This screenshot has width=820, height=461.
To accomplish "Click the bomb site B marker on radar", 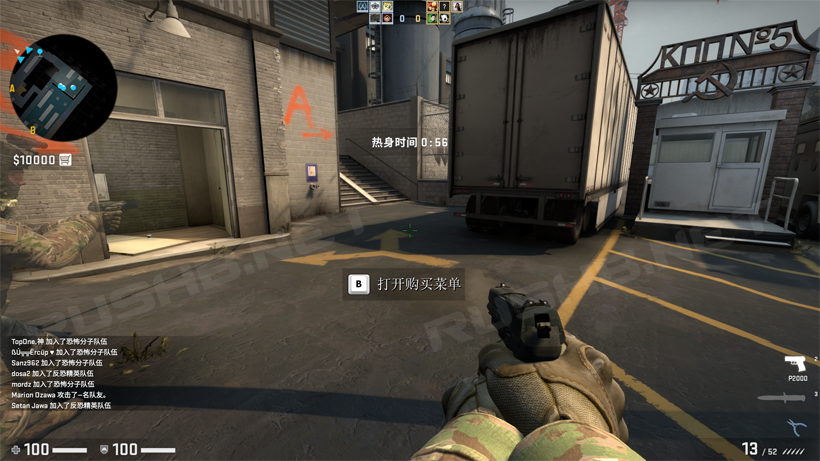I will (32, 130).
